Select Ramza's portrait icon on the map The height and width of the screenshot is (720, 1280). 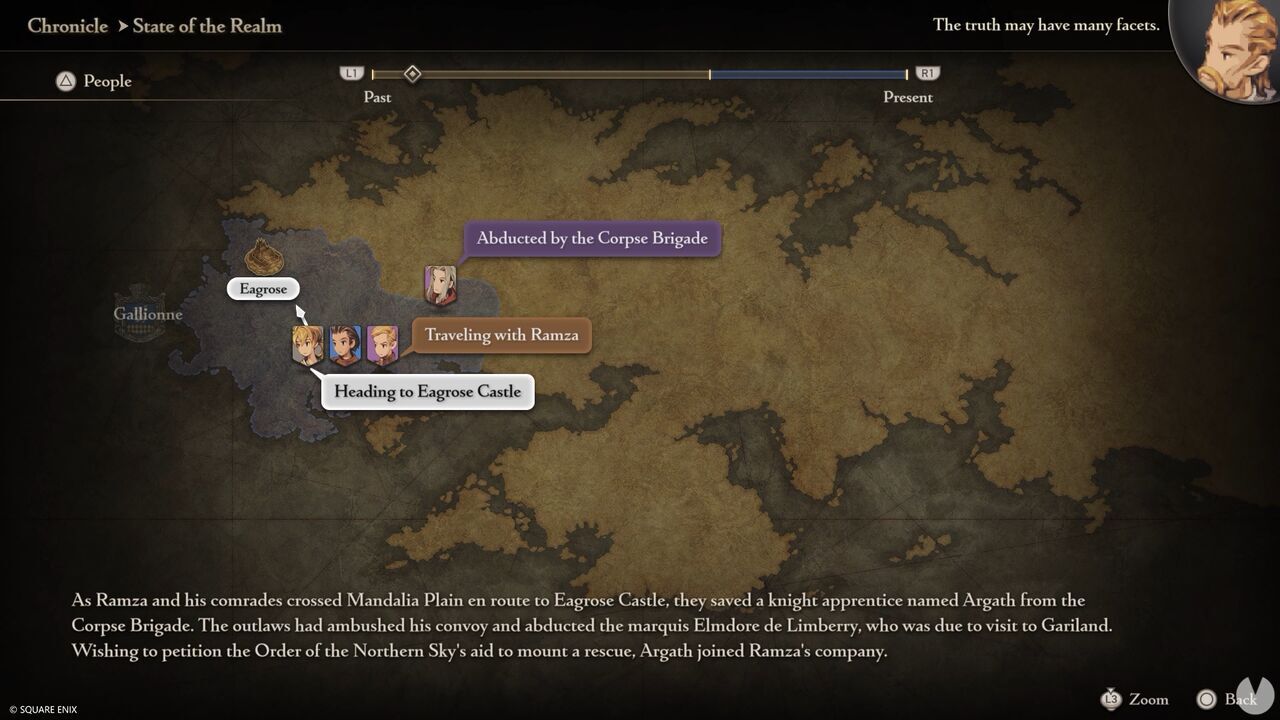pyautogui.click(x=305, y=344)
